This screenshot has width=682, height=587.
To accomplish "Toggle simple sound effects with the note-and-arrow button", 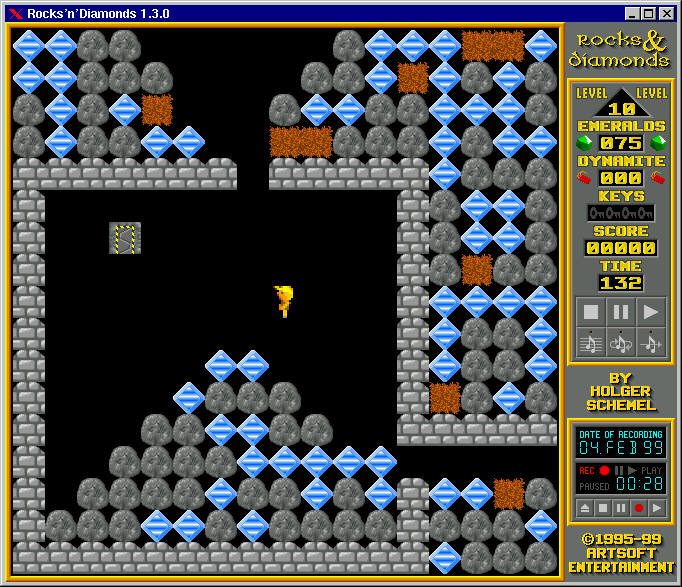I will coord(651,343).
